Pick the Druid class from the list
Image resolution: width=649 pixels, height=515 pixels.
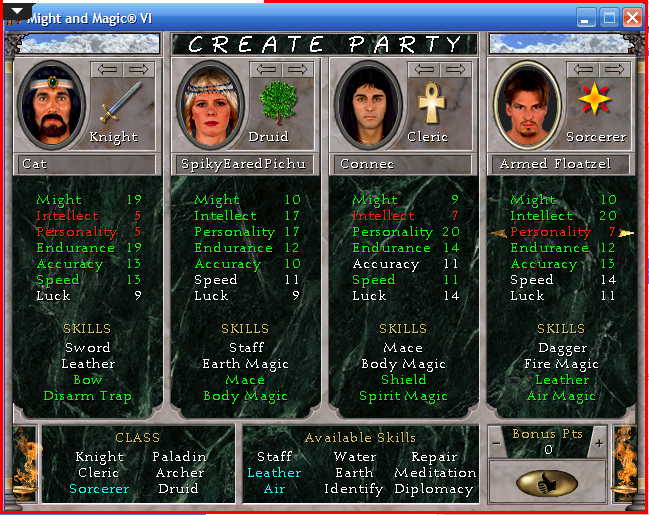(x=178, y=489)
